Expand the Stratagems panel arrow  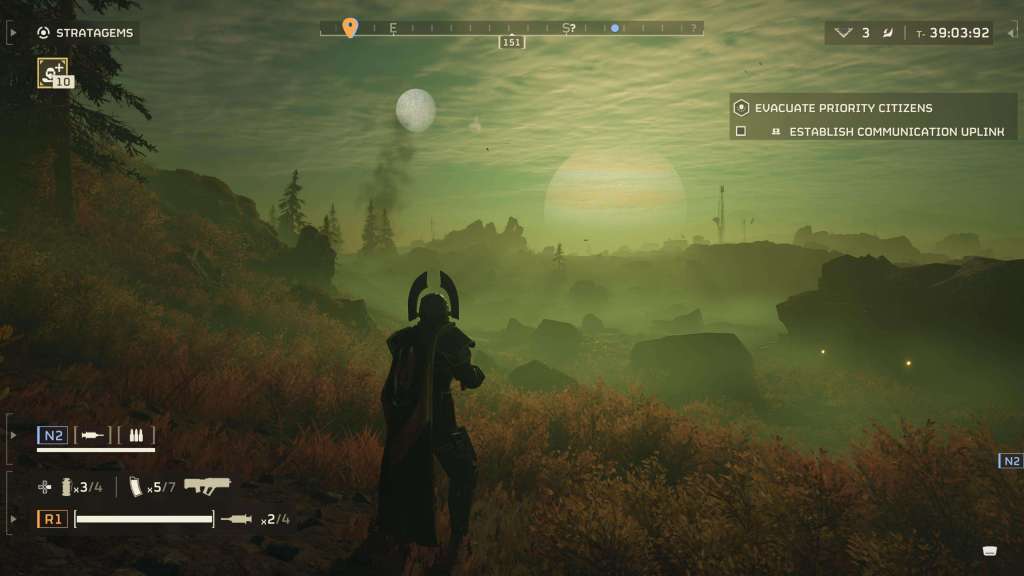13,32
